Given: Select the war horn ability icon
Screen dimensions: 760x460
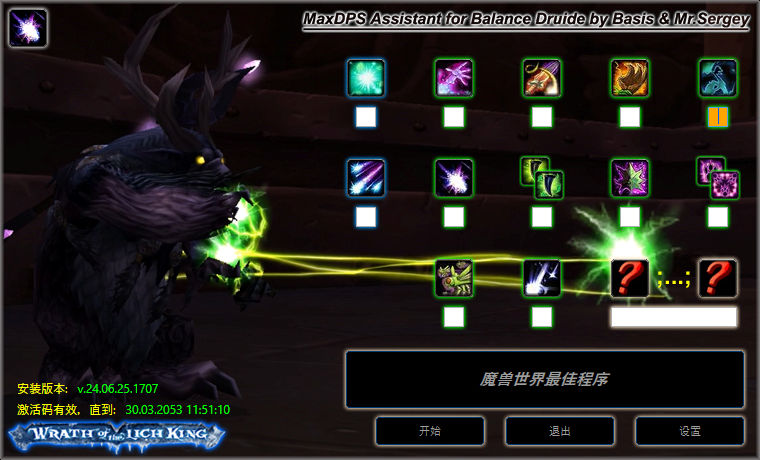Looking at the screenshot, I should pos(542,78).
